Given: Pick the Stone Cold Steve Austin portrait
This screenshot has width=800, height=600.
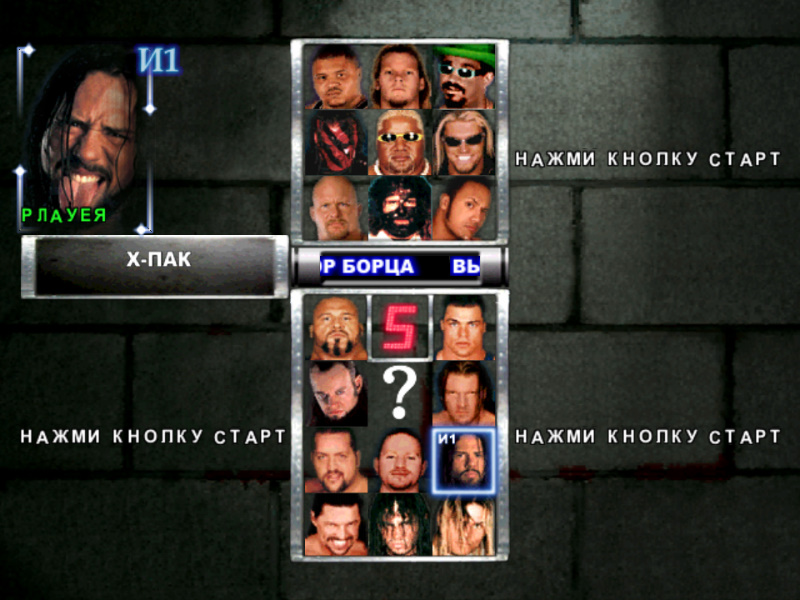Looking at the screenshot, I should pyautogui.click(x=336, y=208).
